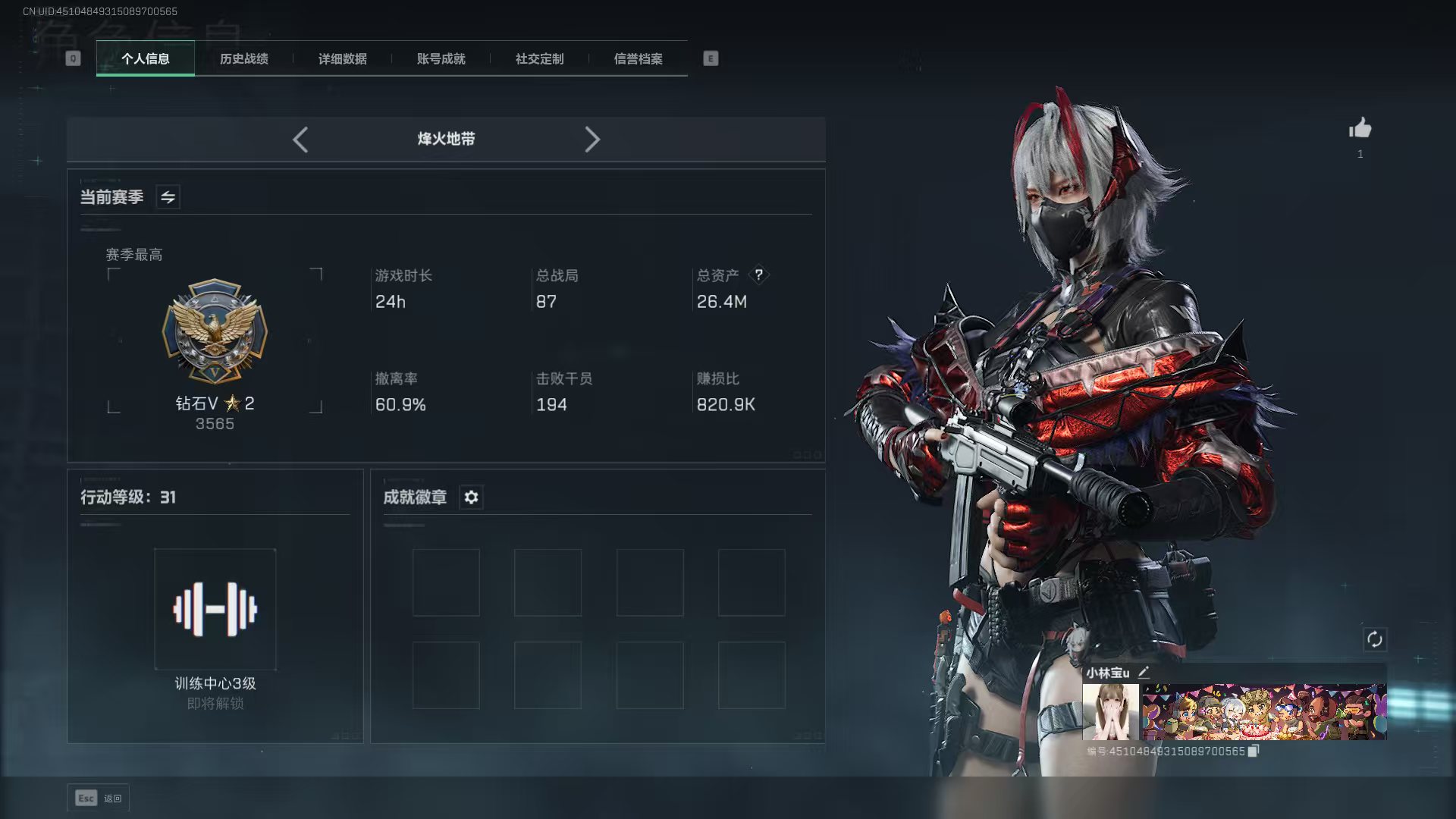Open the 信誉档案 tab

[638, 58]
